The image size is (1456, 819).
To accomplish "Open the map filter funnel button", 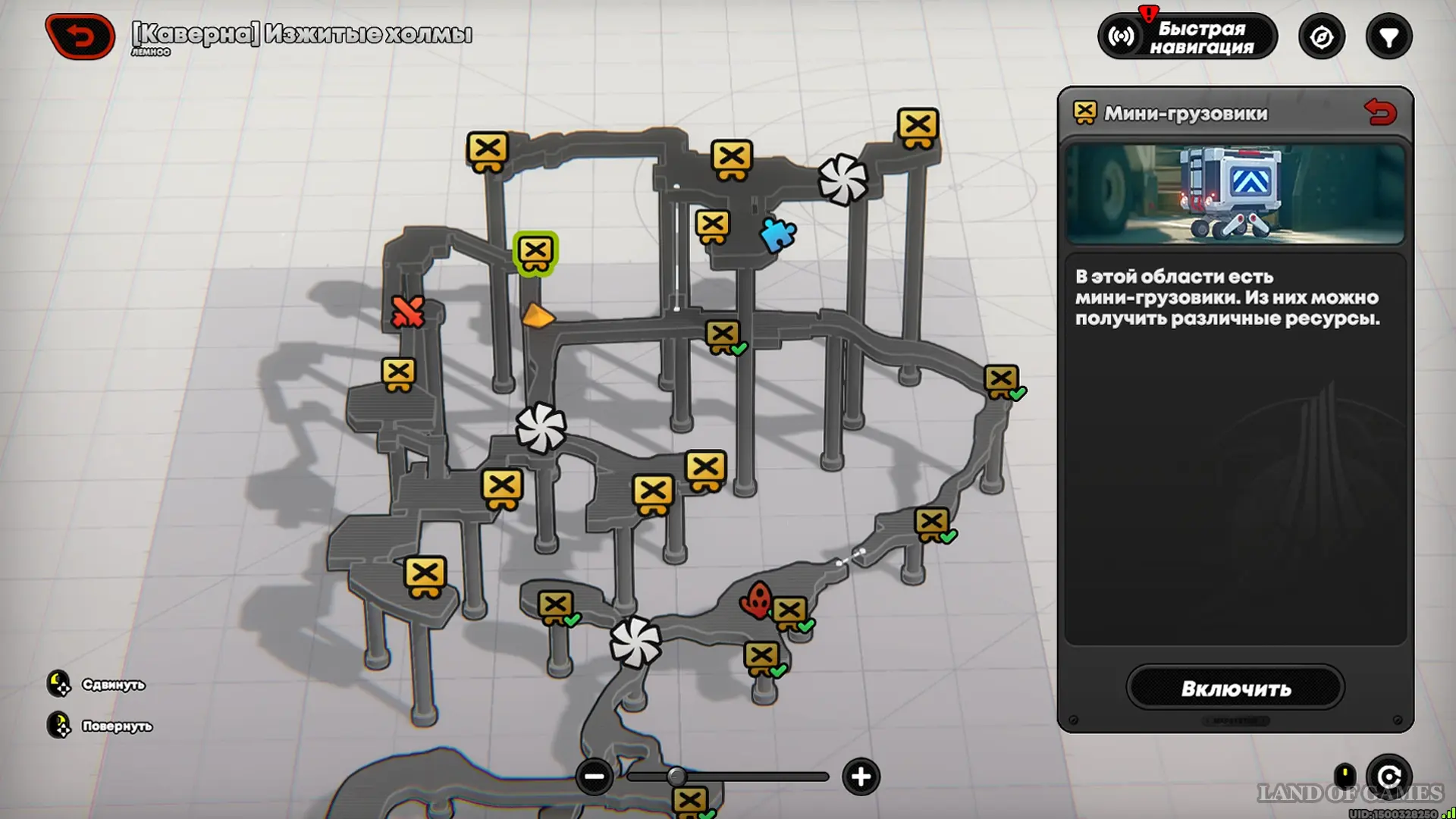I will (1389, 36).
